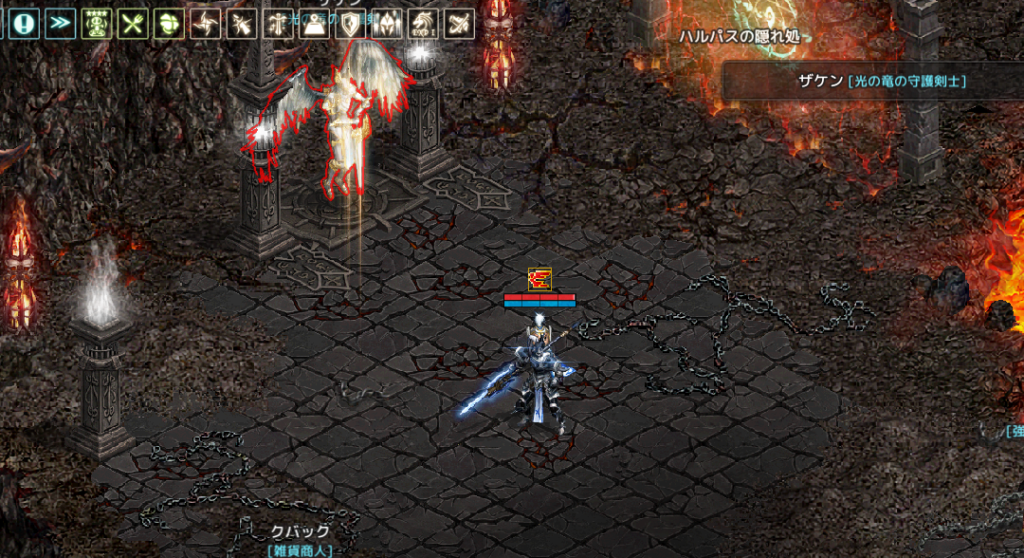Select the shield buff icon
Screen dimensions: 1024x558
pos(350,24)
